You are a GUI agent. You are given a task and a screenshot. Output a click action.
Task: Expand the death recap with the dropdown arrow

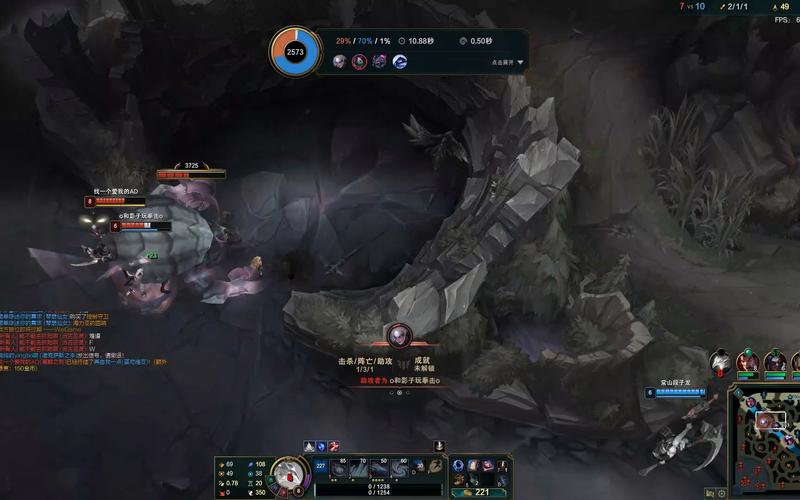coord(520,62)
